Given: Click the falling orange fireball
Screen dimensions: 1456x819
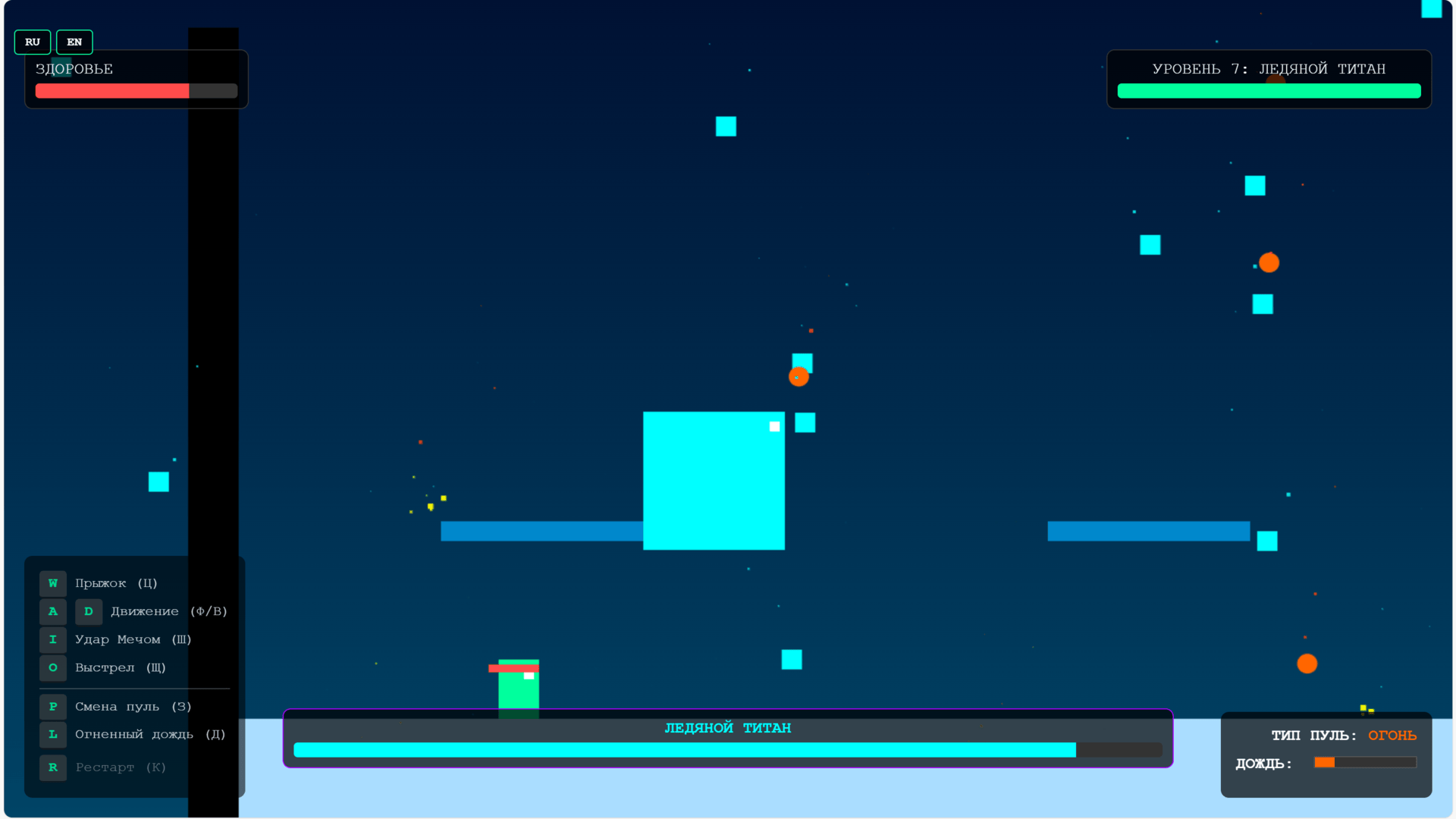Looking at the screenshot, I should (x=799, y=377).
